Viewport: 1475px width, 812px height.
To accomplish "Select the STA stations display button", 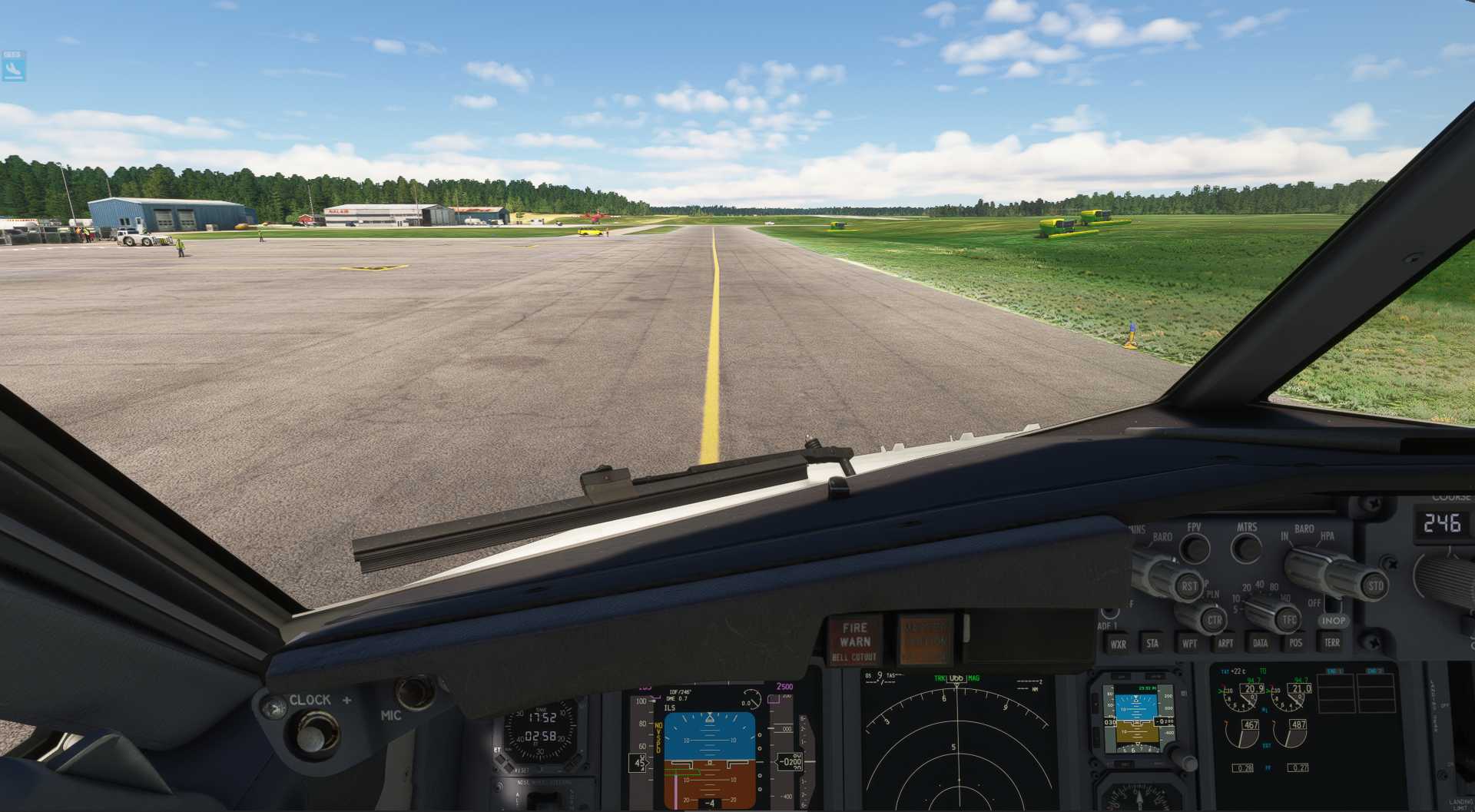I will (1153, 643).
